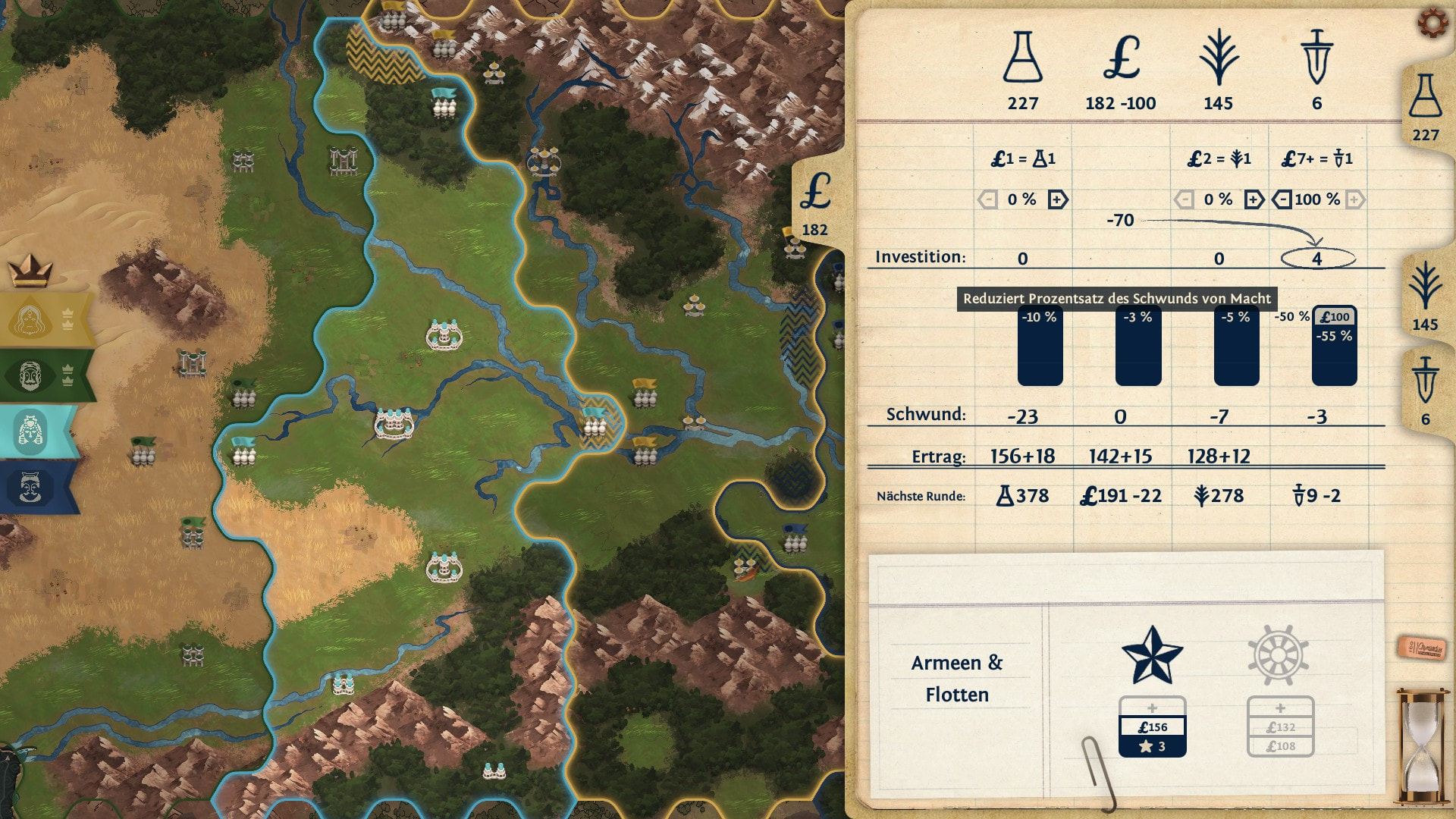This screenshot has height=819, width=1456.
Task: Lower the power investment from 100 %
Action: coord(1282,199)
